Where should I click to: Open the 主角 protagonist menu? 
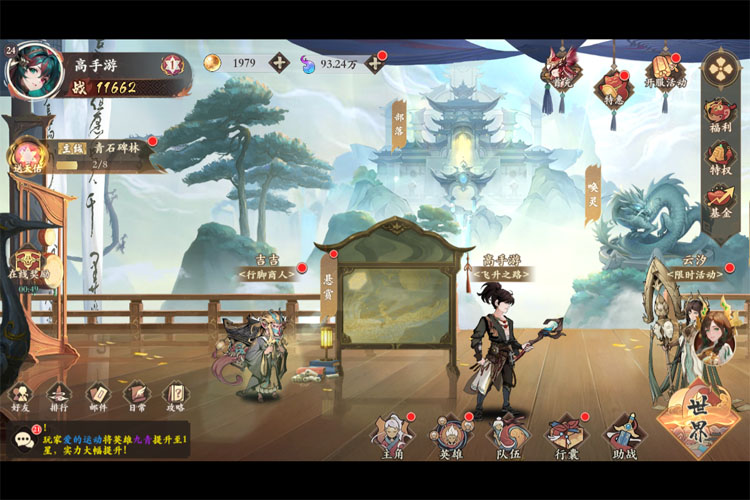(x=391, y=437)
